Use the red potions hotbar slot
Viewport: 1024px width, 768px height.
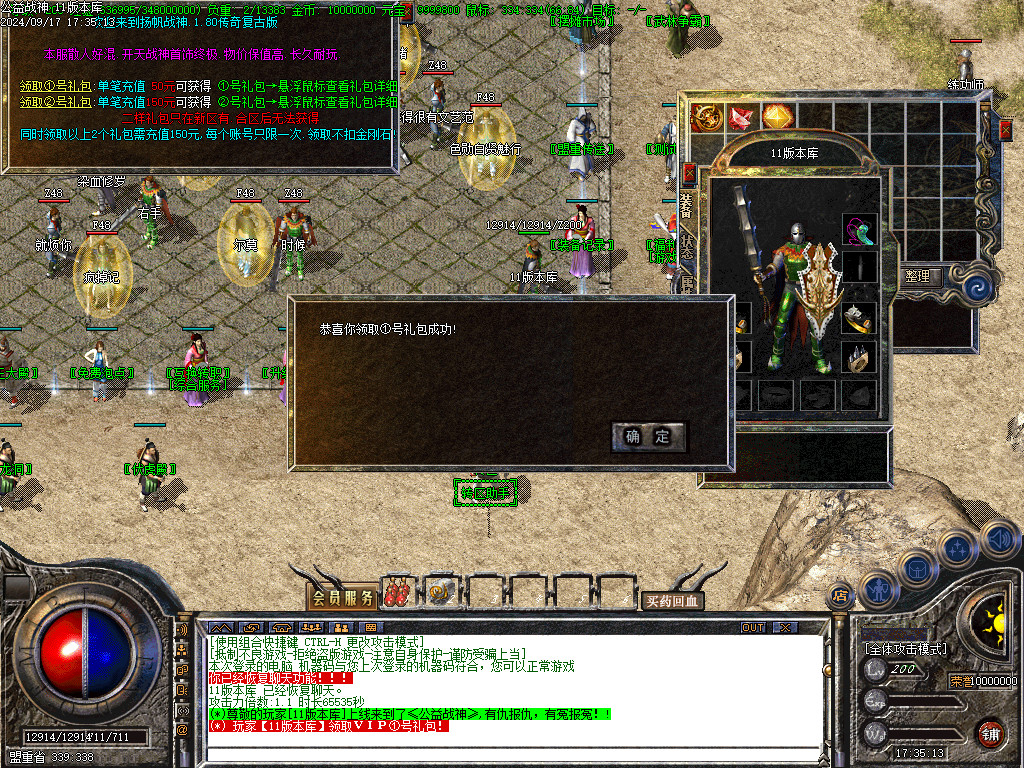(x=398, y=592)
